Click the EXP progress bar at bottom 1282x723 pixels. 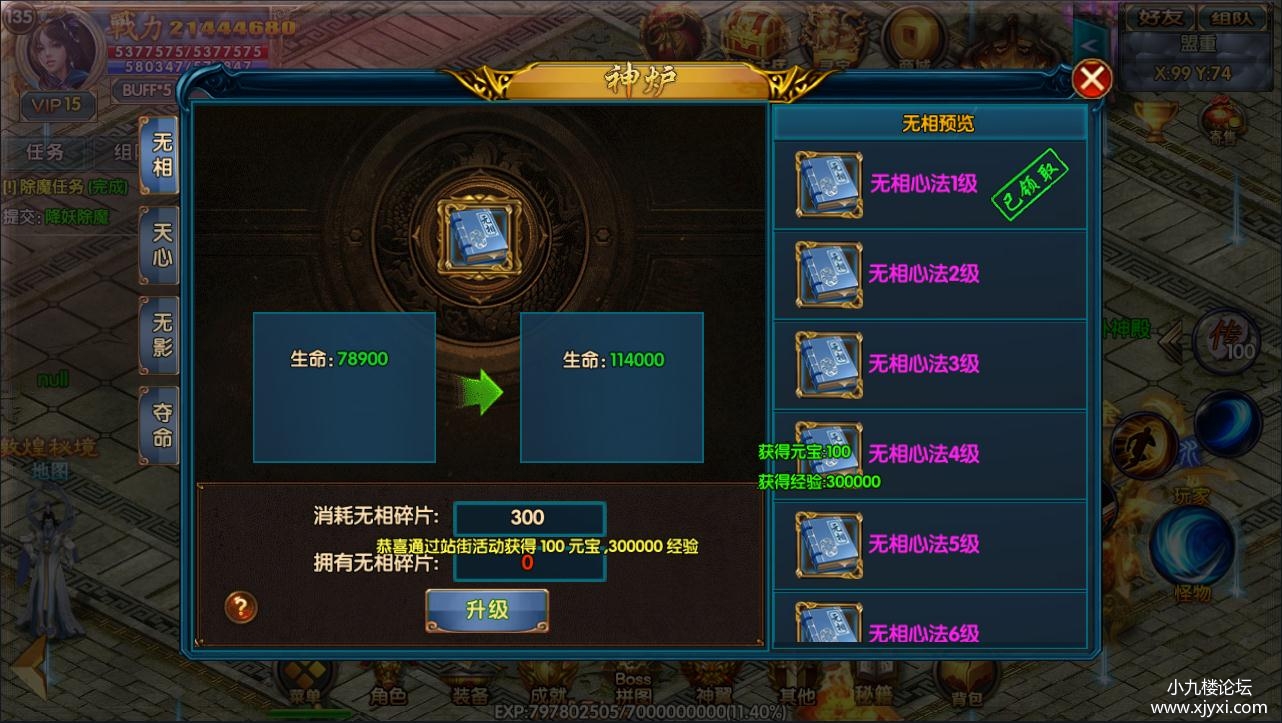tap(640, 713)
